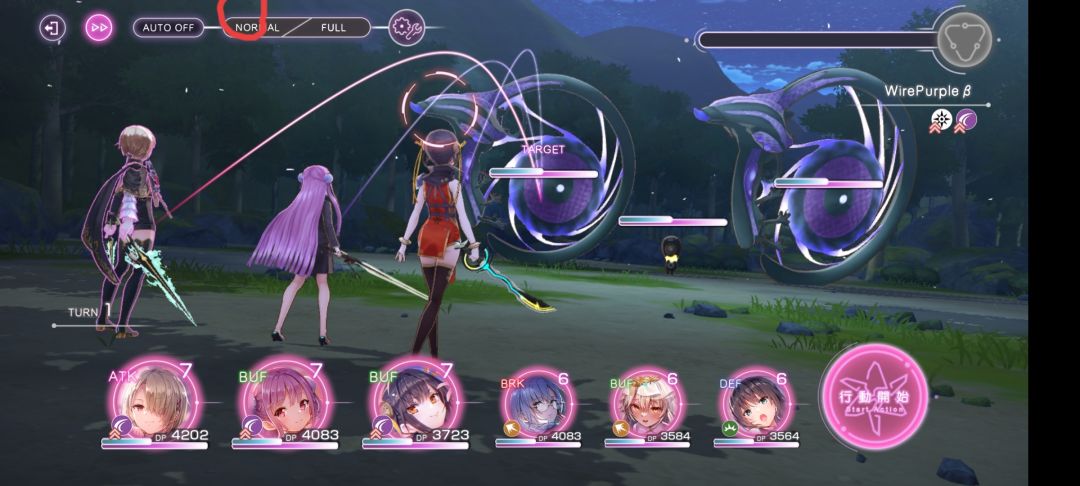
Task: Inspect WirePurple β's purple slash weakness icon
Action: click(x=965, y=121)
